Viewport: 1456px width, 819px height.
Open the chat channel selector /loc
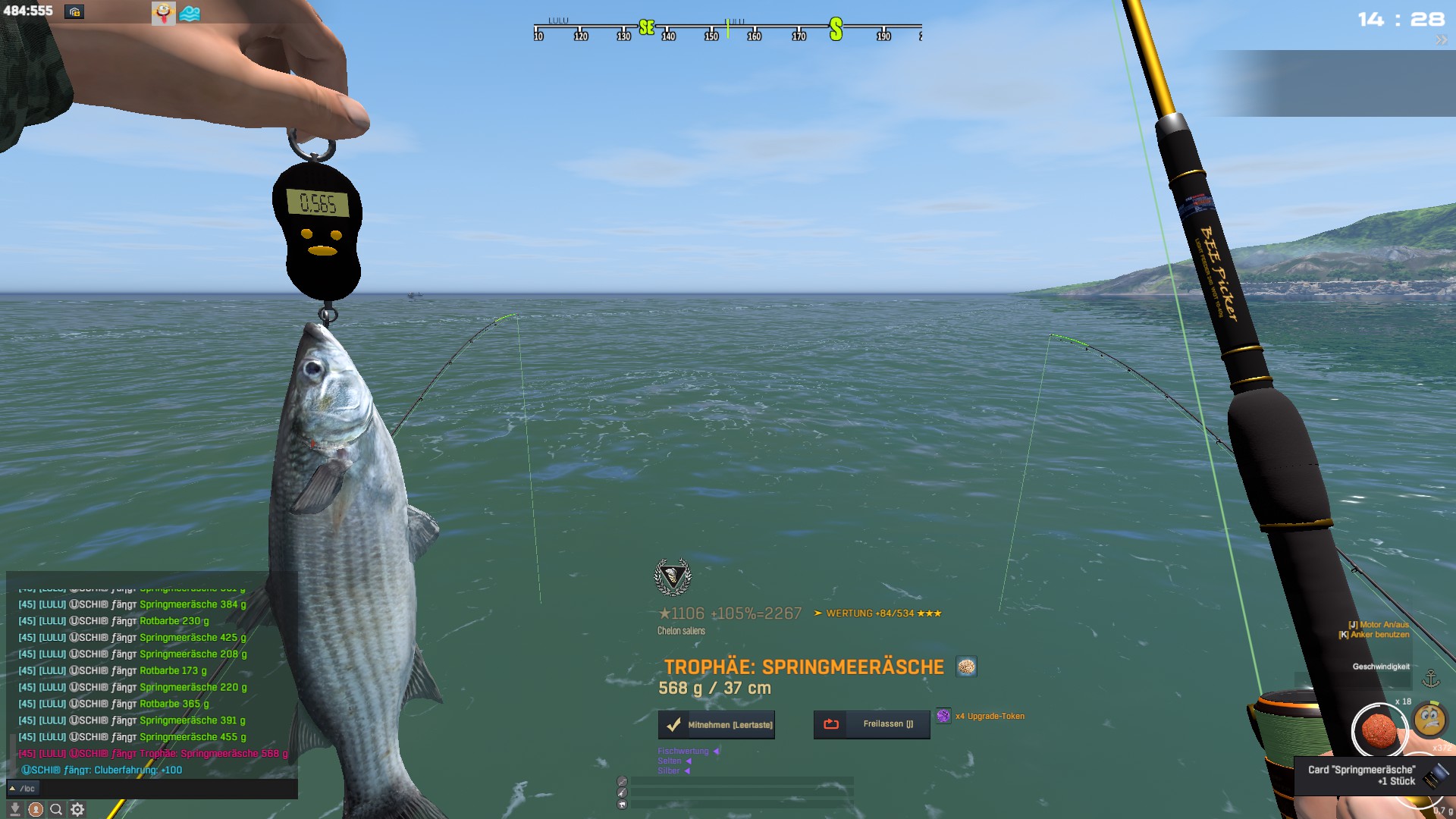click(23, 789)
